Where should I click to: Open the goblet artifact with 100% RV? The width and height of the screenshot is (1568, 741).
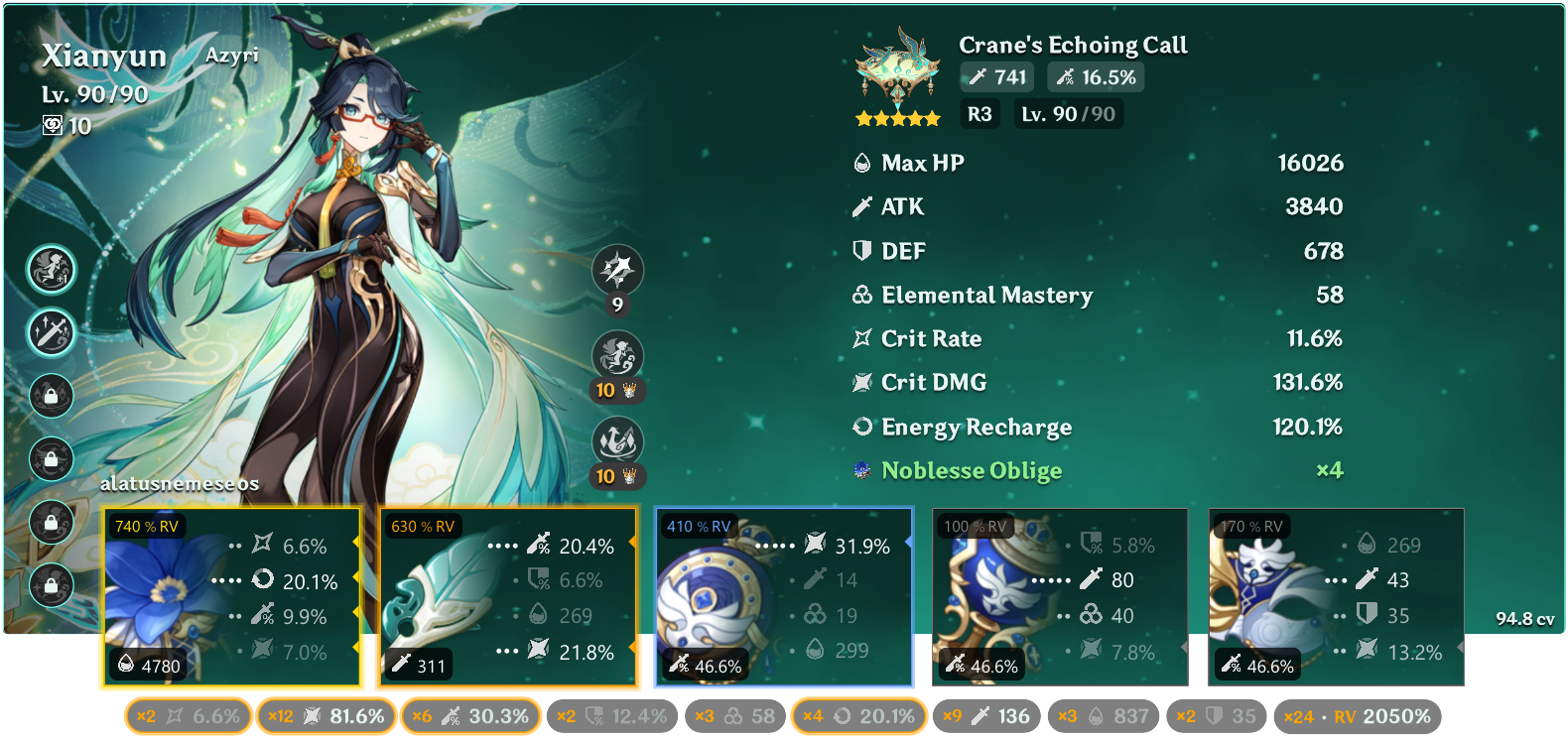tap(1060, 597)
